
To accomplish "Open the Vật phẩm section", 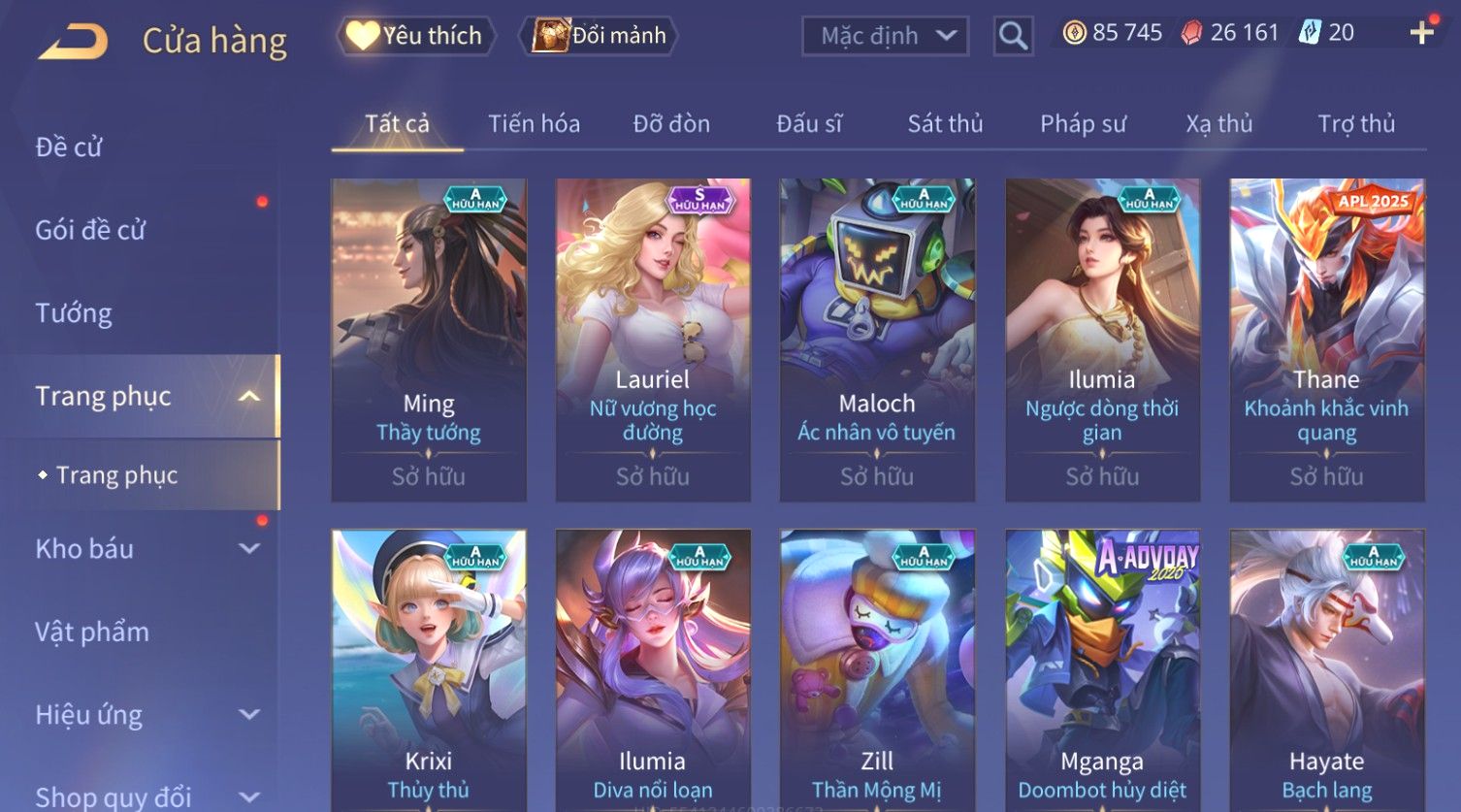I will tap(92, 632).
